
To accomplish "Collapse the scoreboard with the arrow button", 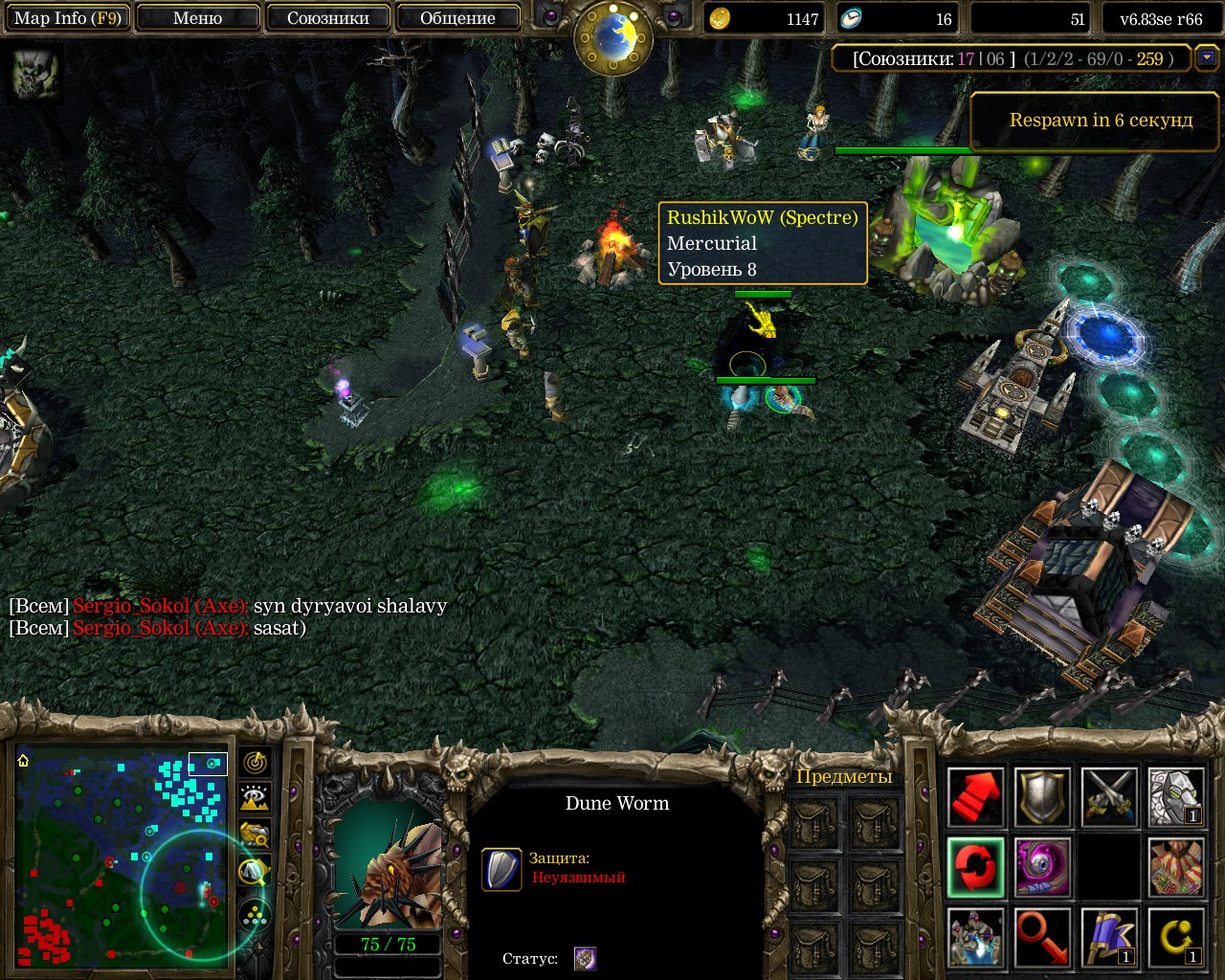I will [1207, 58].
